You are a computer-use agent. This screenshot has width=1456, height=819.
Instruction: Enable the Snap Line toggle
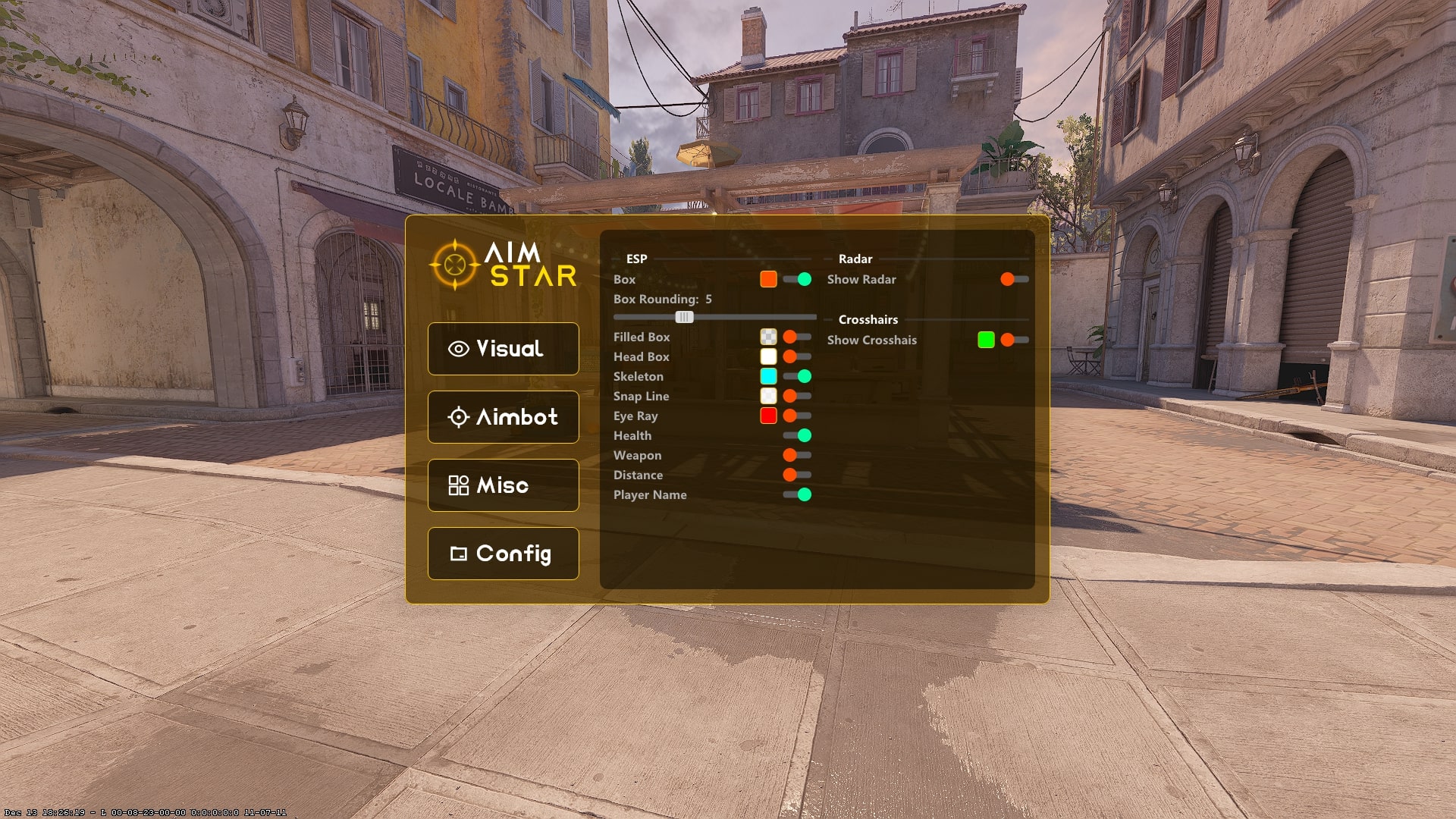[x=797, y=396]
